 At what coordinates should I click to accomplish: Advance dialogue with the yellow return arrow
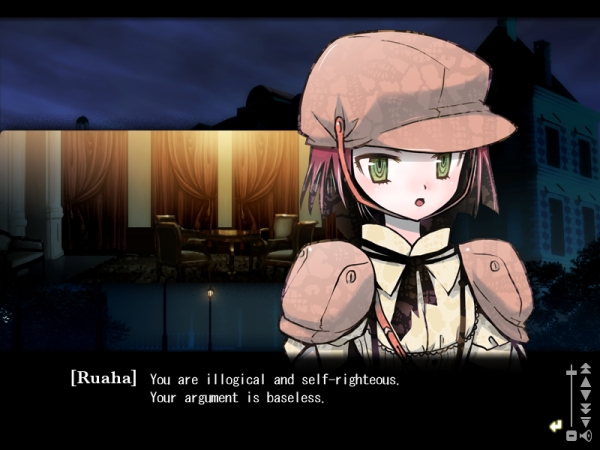[x=555, y=426]
